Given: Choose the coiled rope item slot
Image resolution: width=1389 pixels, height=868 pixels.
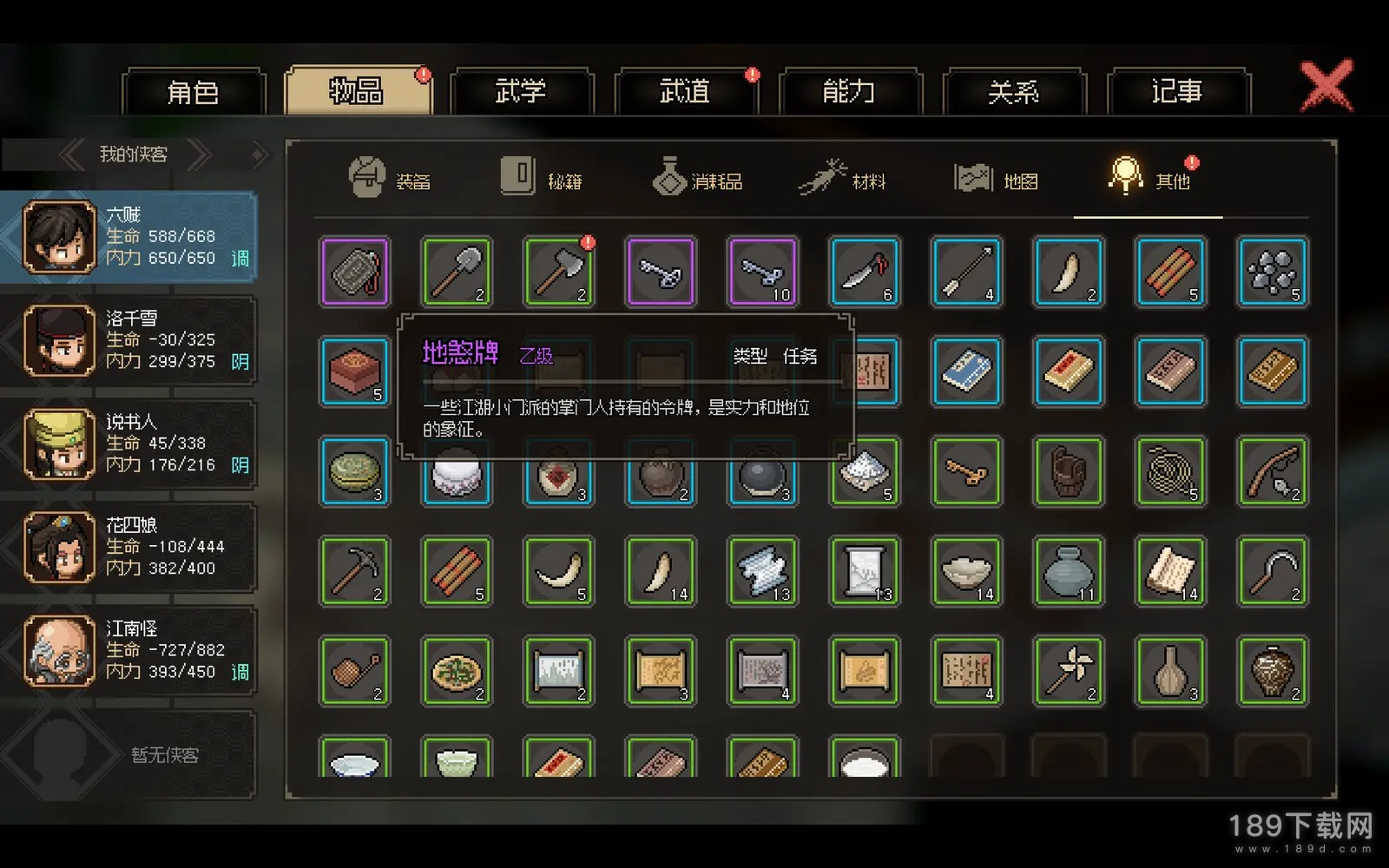Looking at the screenshot, I should click(x=1170, y=471).
